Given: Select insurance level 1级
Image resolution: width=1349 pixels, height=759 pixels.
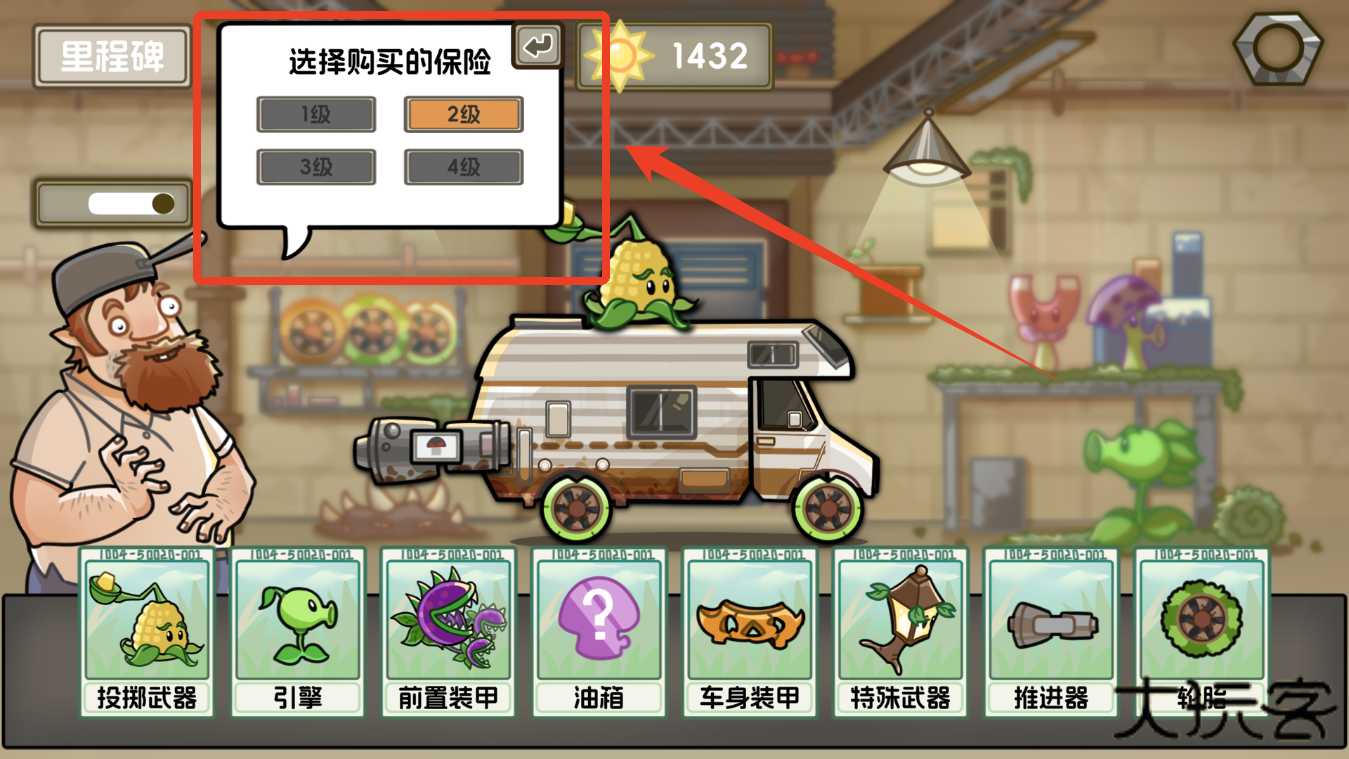Looking at the screenshot, I should pos(316,114).
